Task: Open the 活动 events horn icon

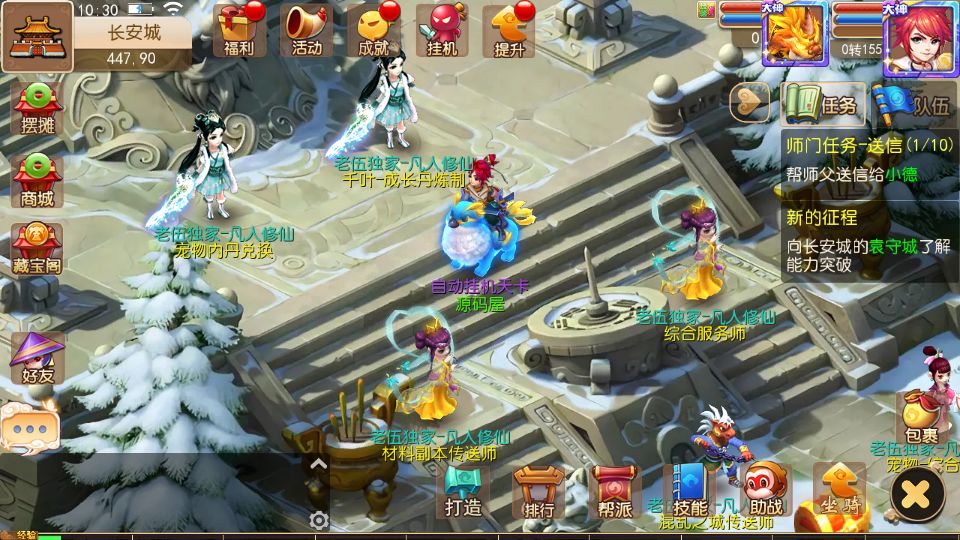Action: click(307, 29)
